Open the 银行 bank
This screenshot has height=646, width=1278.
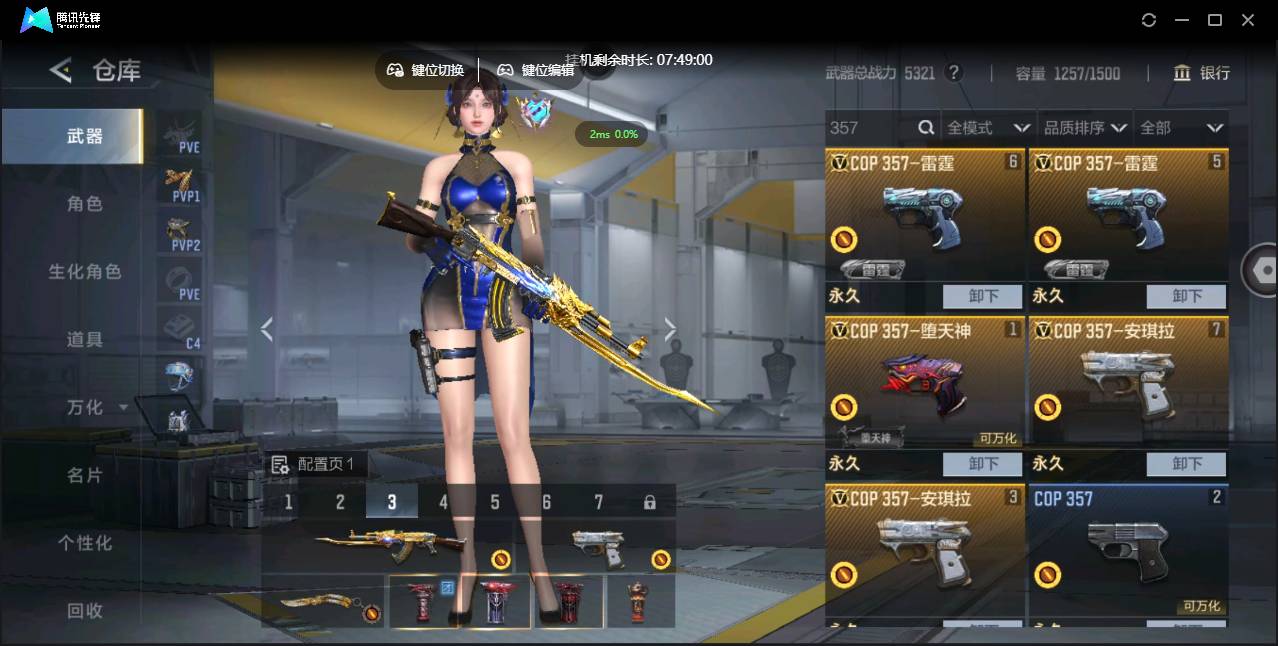[x=1201, y=73]
